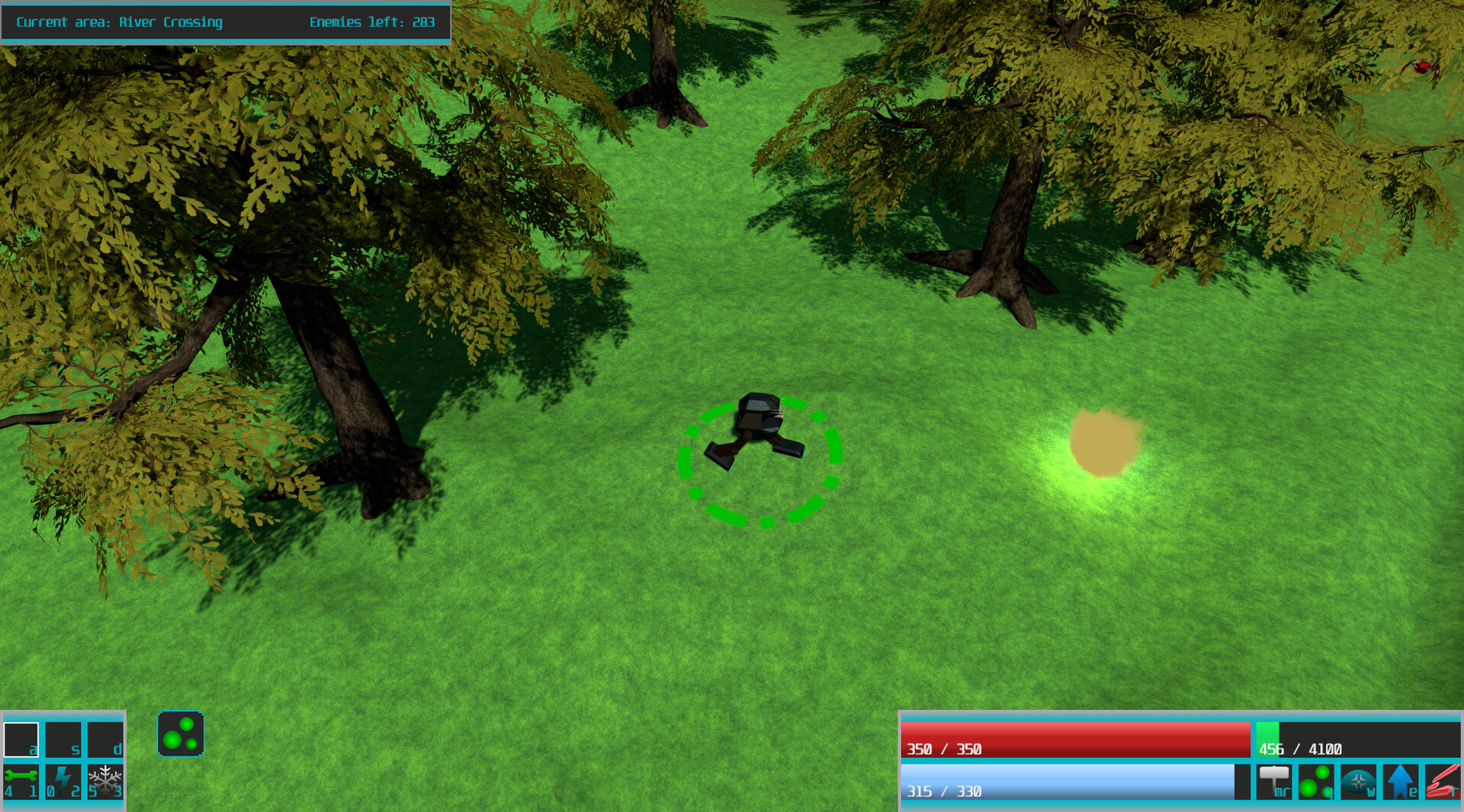Image resolution: width=1464 pixels, height=812 pixels.
Task: Select the empty ability slot labeled d
Action: (x=107, y=738)
